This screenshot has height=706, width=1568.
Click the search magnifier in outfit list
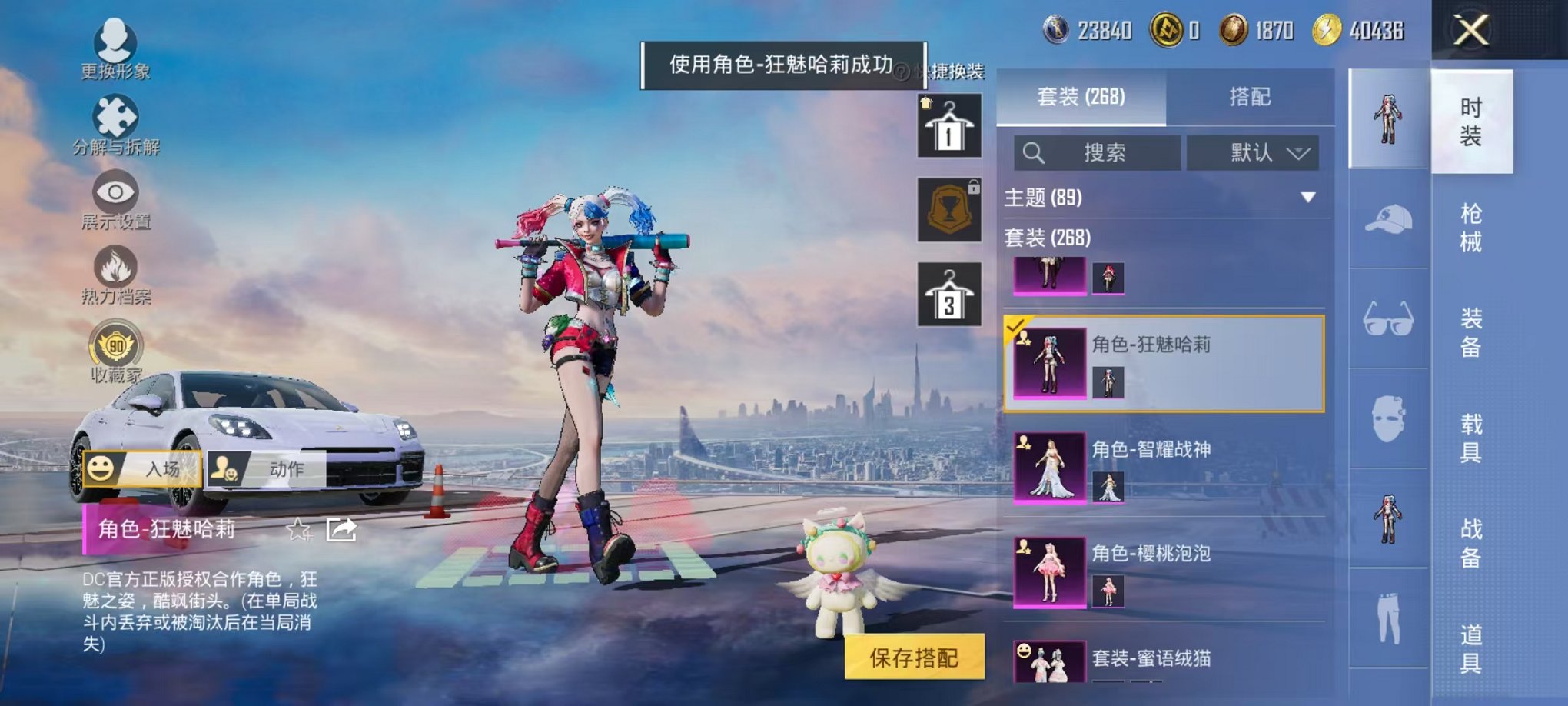1032,152
